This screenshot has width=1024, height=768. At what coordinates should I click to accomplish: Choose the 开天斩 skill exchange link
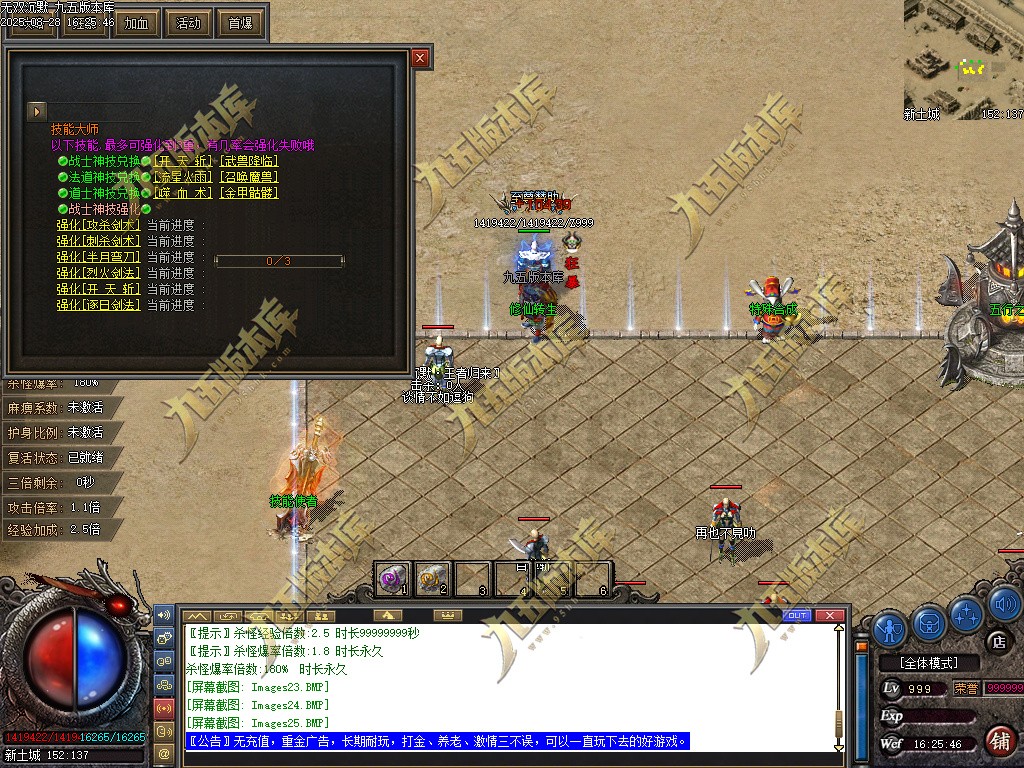point(184,161)
